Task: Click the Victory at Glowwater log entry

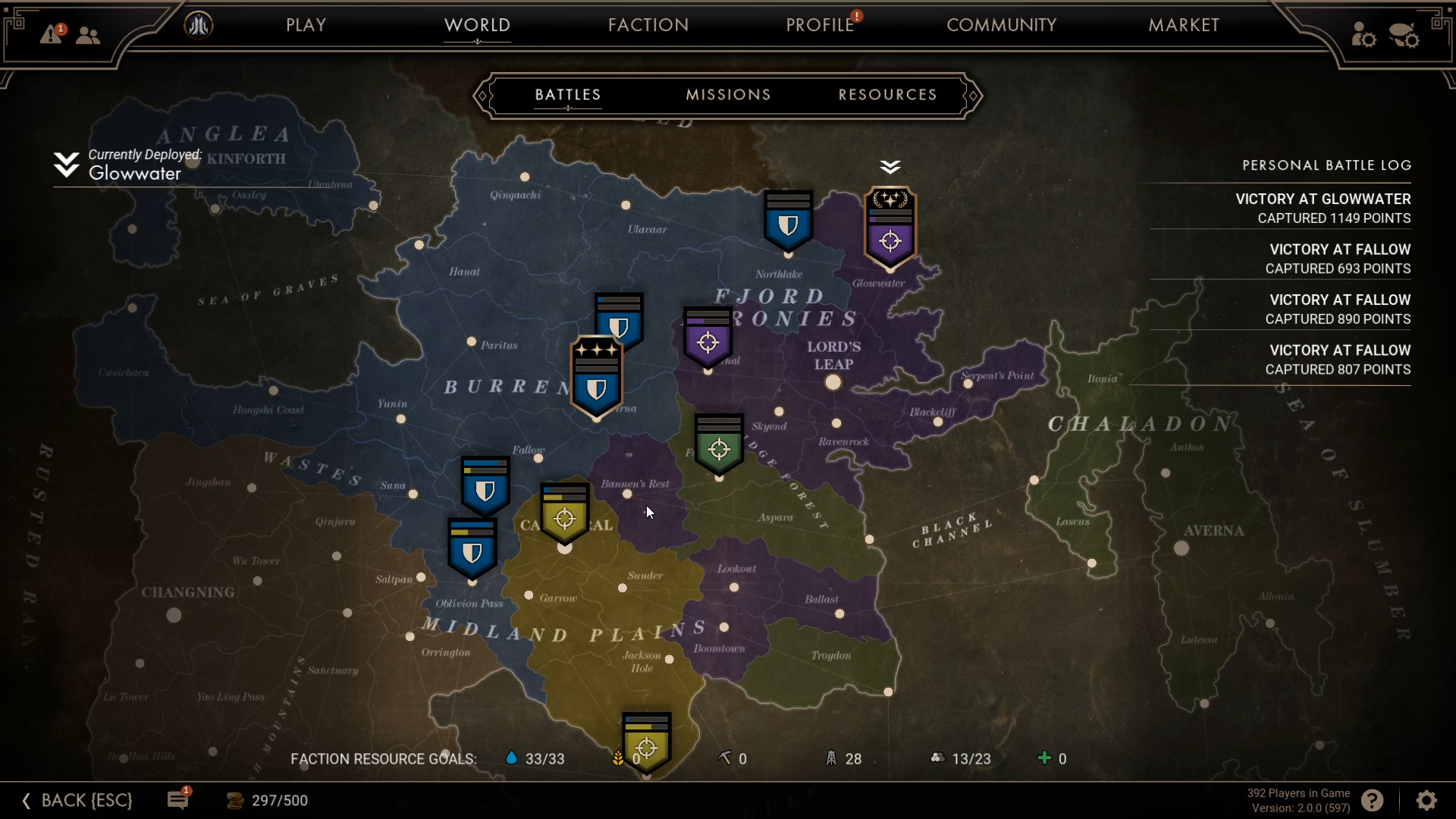Action: pyautogui.click(x=1323, y=208)
